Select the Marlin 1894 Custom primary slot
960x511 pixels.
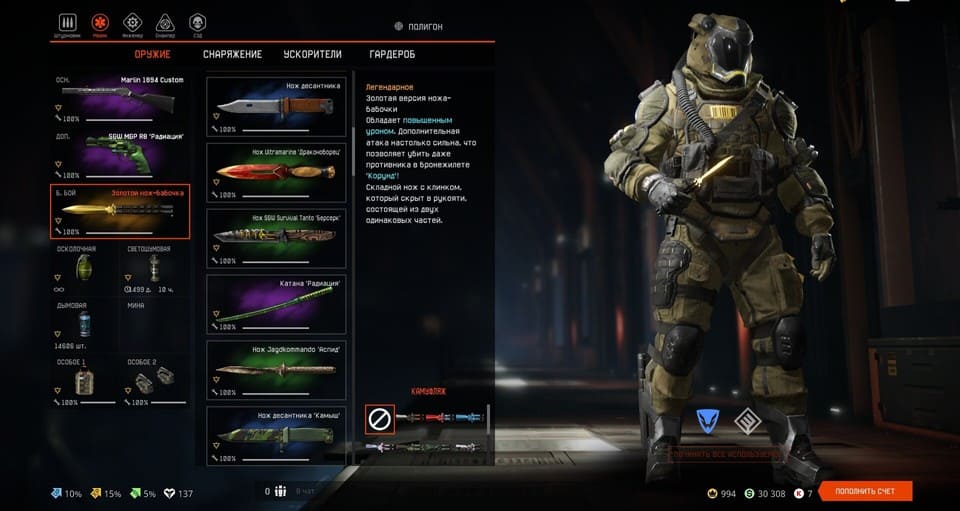coord(119,101)
